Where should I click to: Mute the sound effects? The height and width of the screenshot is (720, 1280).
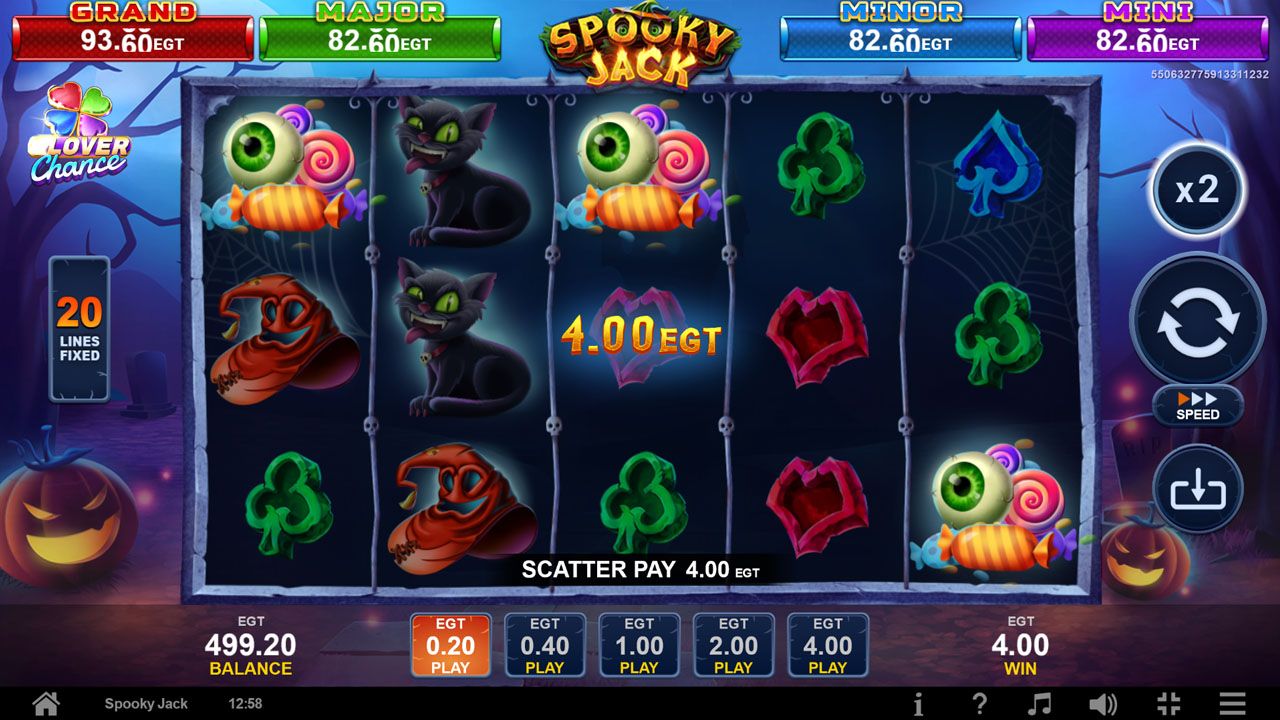1102,704
